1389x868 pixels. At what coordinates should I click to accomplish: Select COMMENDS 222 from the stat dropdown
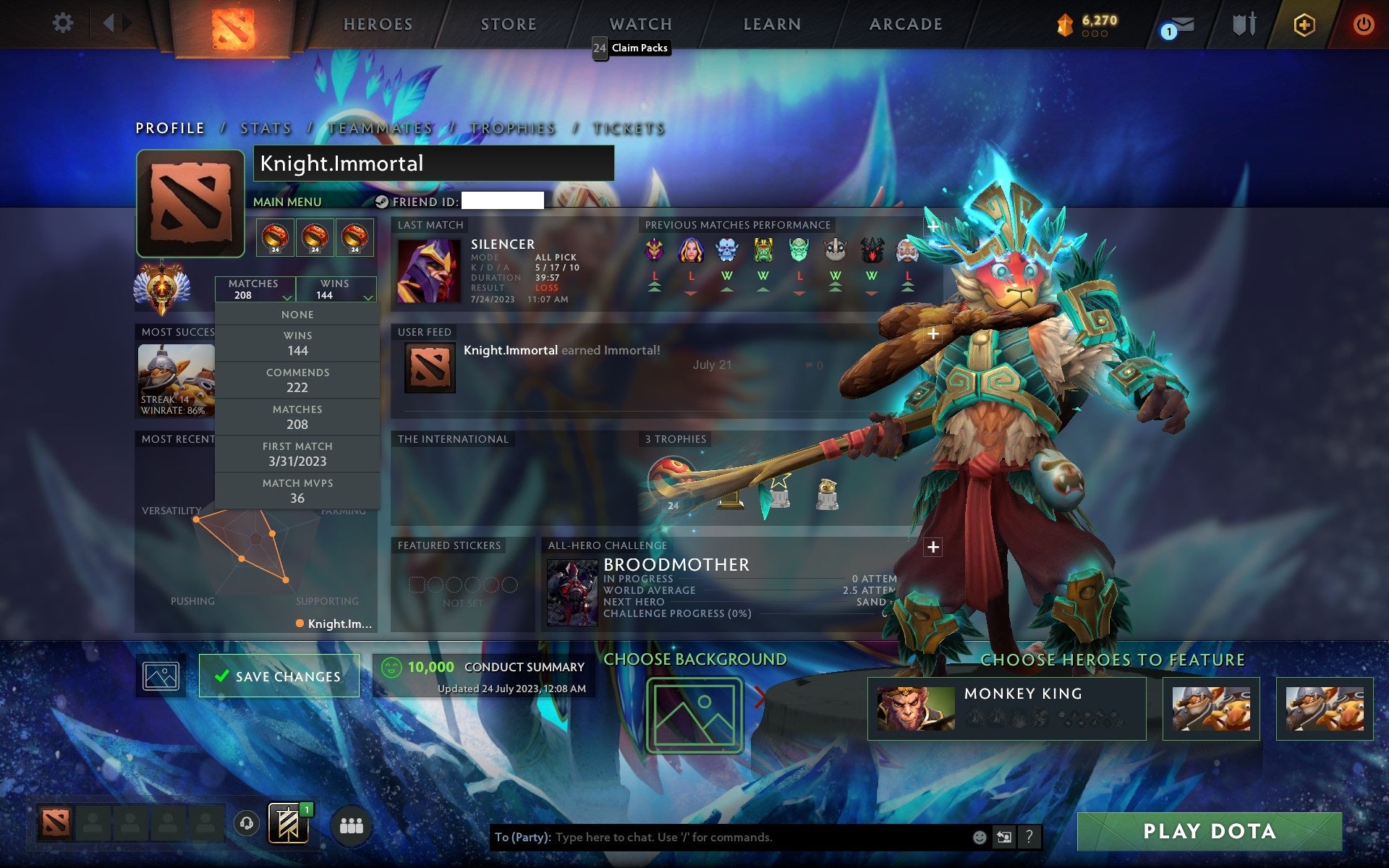tap(298, 380)
